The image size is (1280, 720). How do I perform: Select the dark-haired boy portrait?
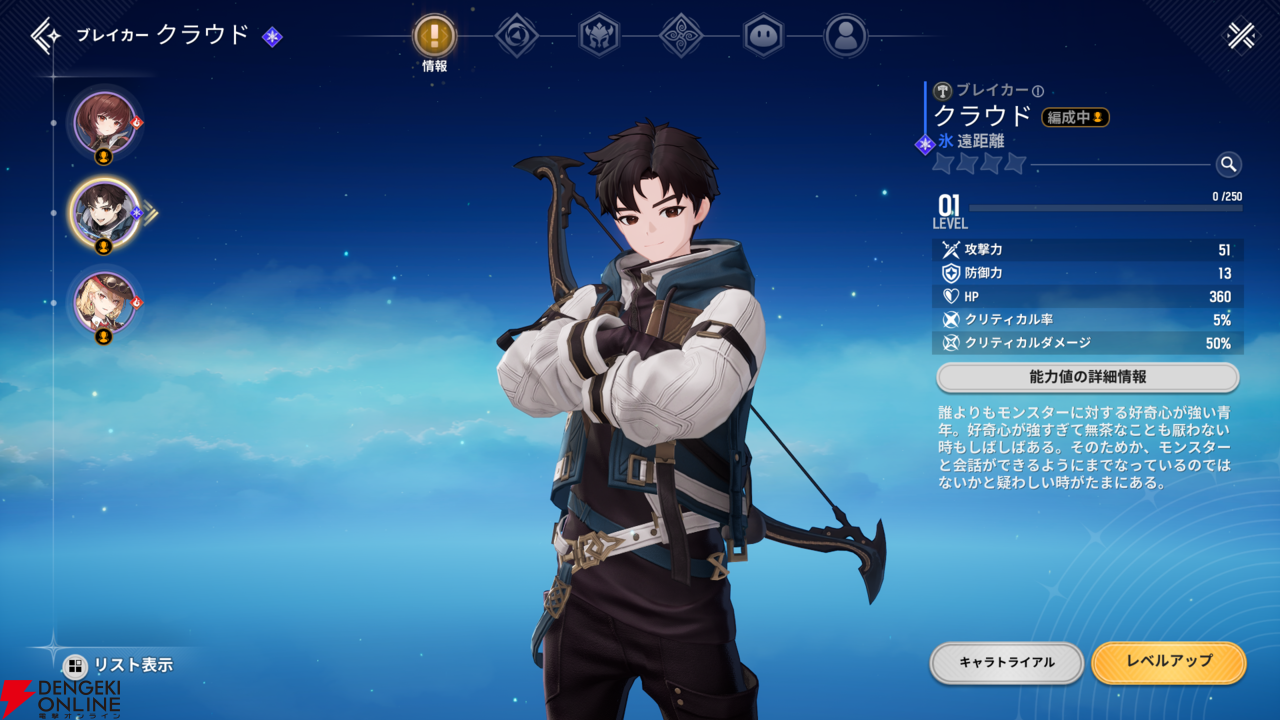104,212
